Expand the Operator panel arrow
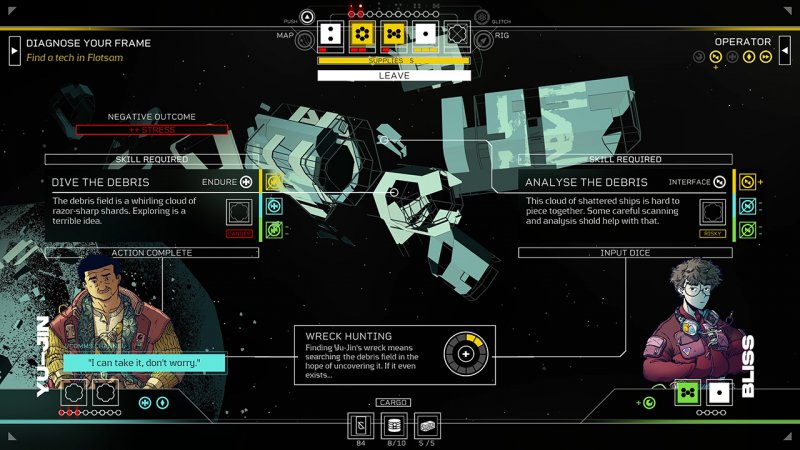Viewport: 800px width, 450px height. 784,49
